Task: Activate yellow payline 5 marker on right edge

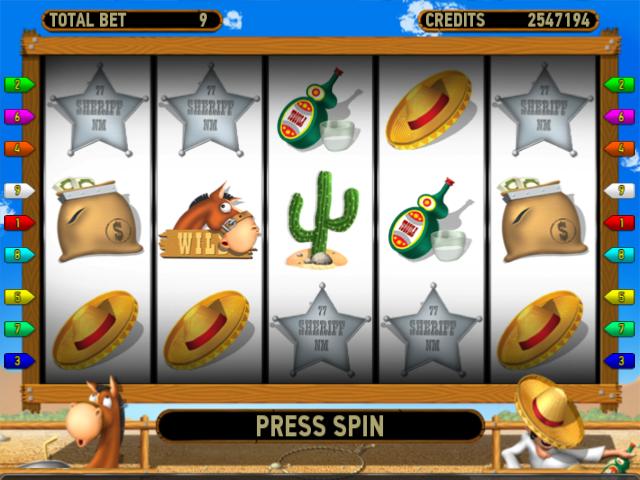Action: [x=621, y=297]
